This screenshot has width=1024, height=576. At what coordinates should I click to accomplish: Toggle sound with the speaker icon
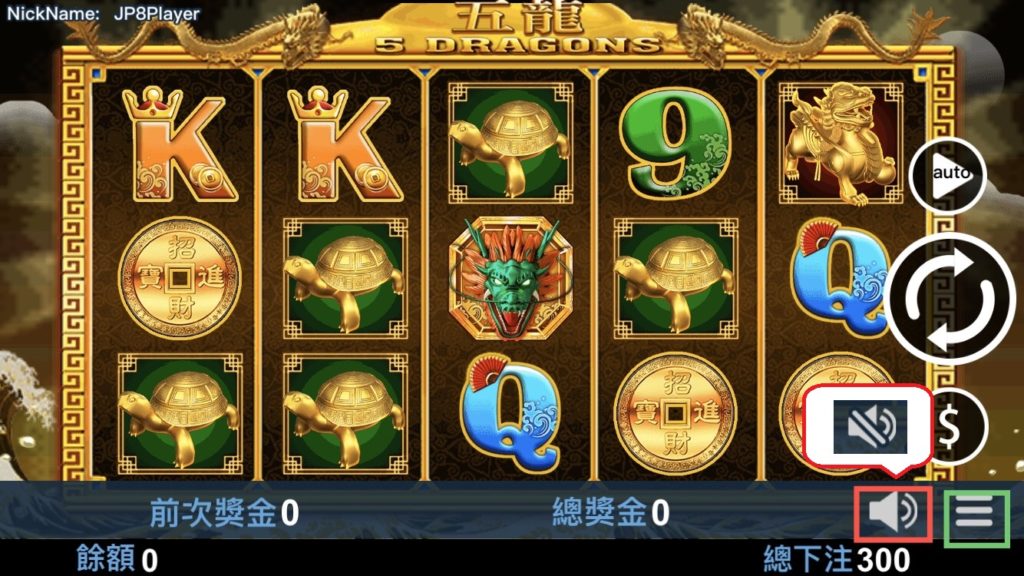coord(893,513)
